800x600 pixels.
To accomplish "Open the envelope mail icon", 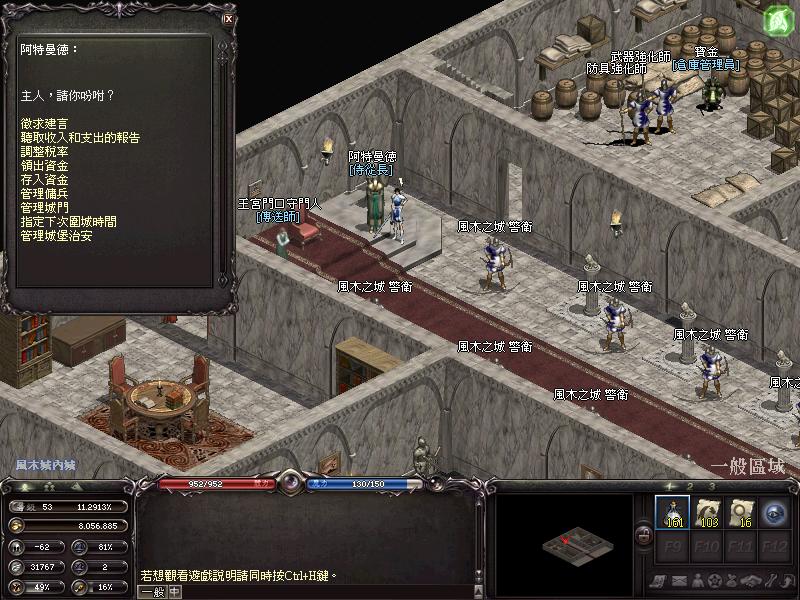I will click(x=678, y=580).
